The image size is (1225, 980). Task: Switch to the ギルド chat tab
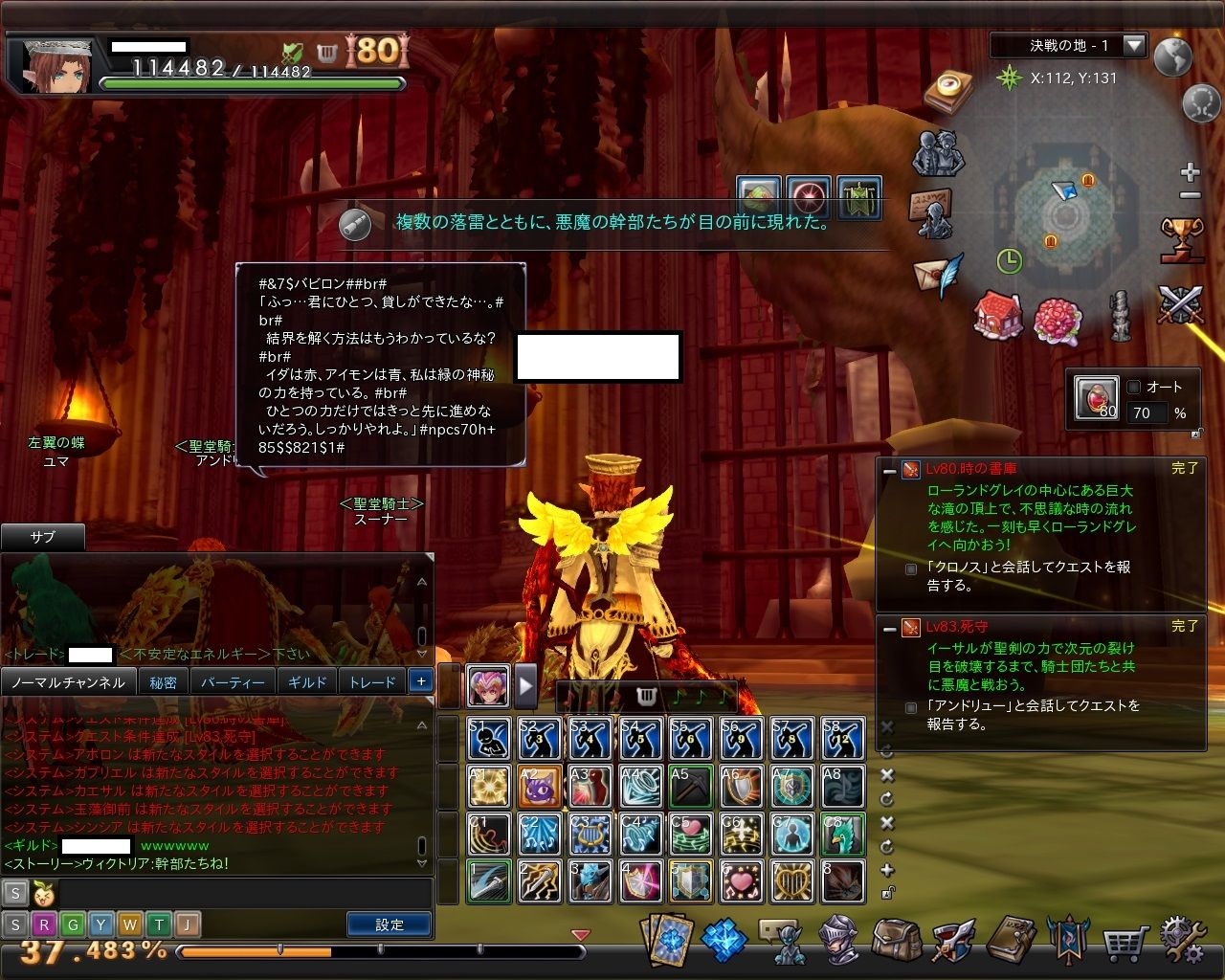(307, 682)
